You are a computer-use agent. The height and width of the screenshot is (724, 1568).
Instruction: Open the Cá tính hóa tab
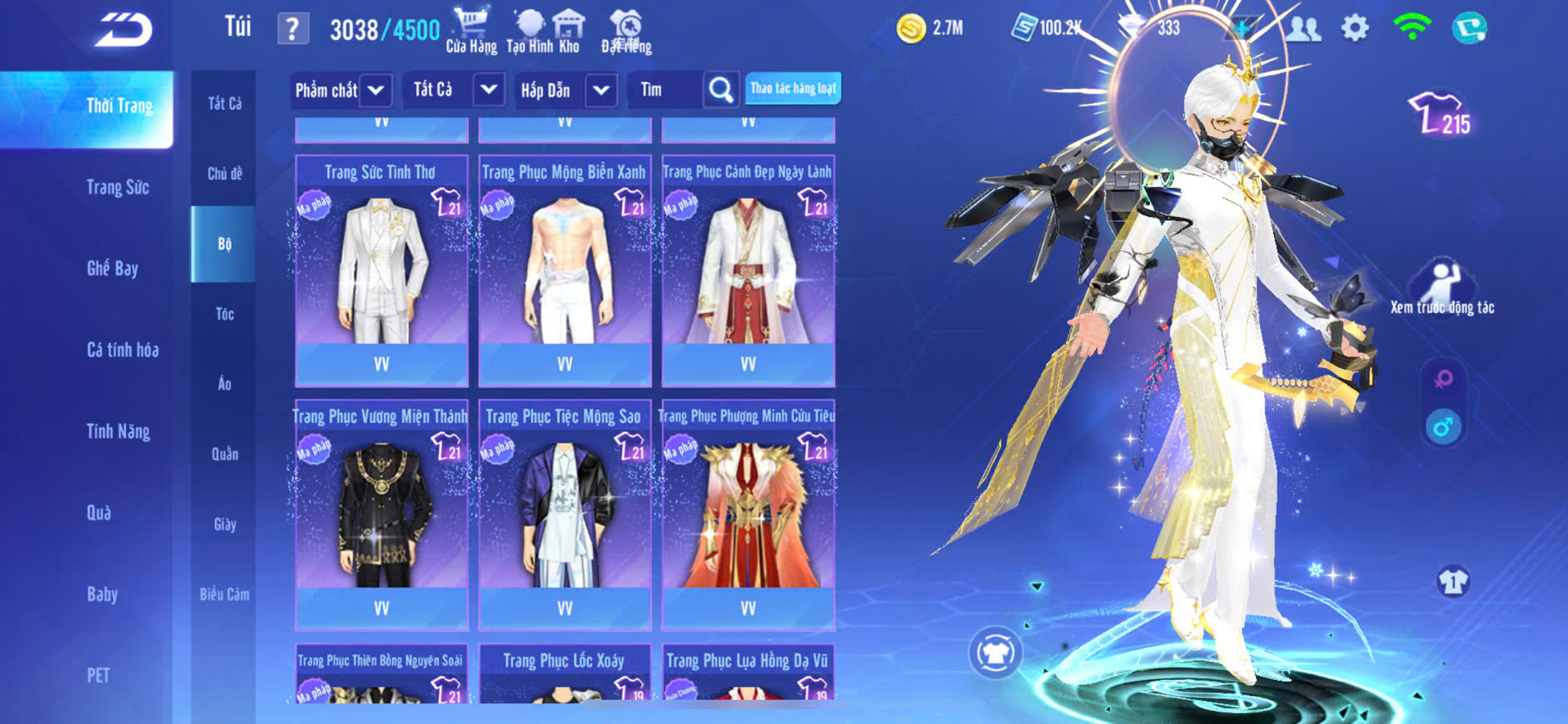pyautogui.click(x=122, y=350)
